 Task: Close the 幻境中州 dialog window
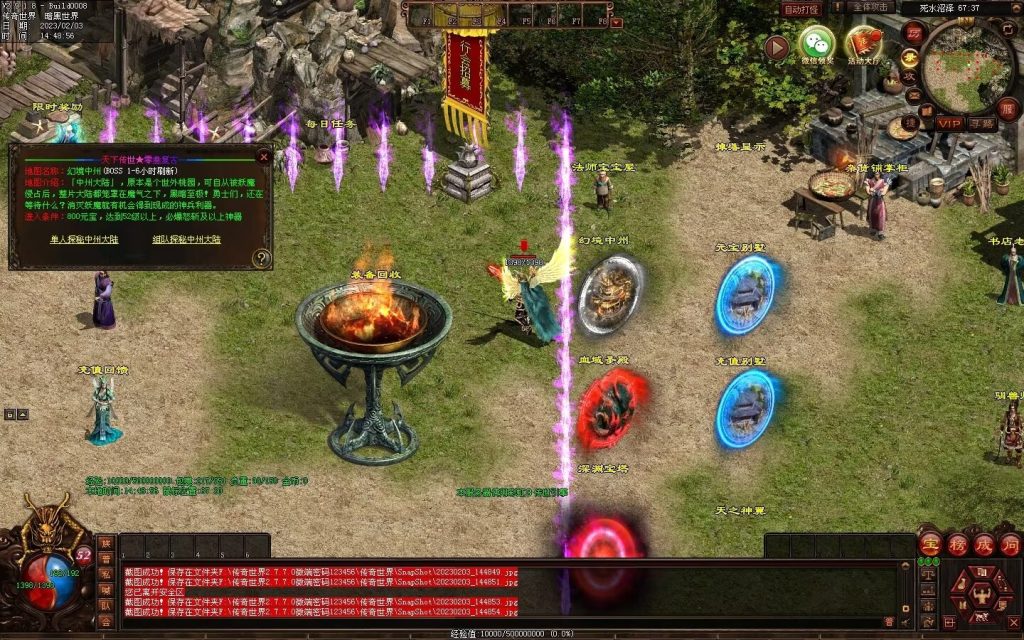pyautogui.click(x=264, y=157)
